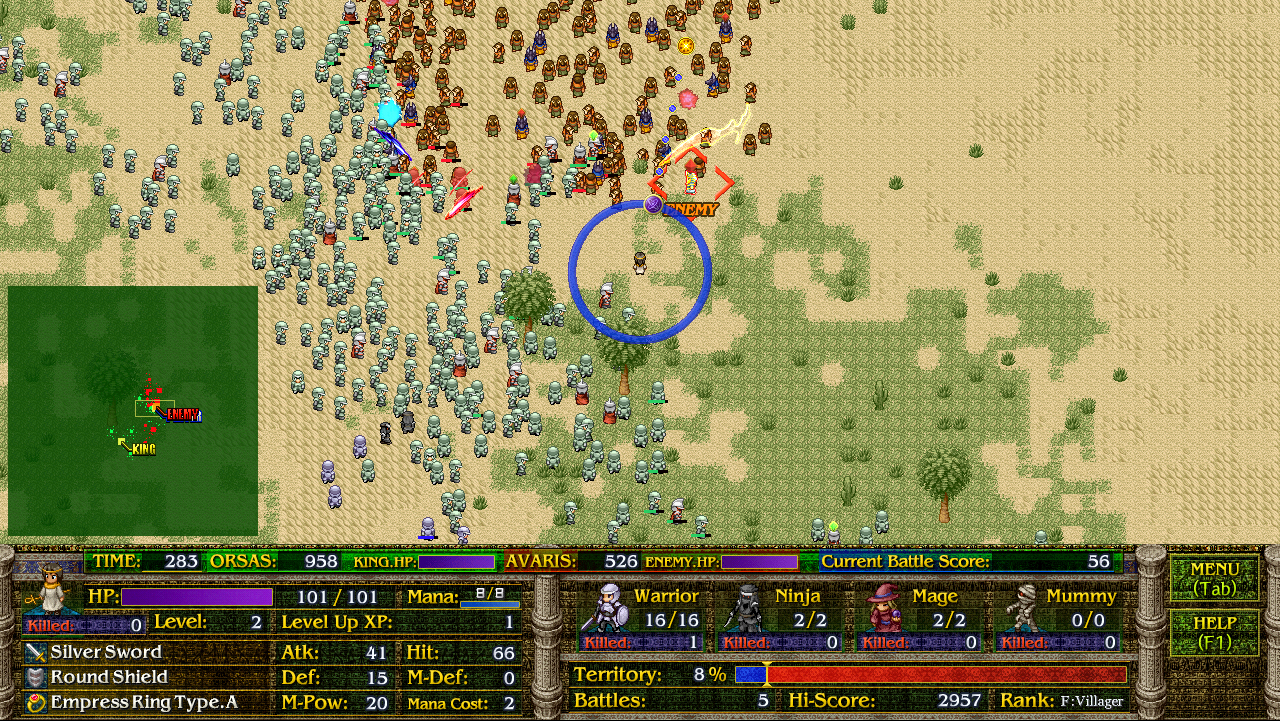This screenshot has height=721, width=1280.
Task: Click the KING marker on the minimap
Action: 144,447
